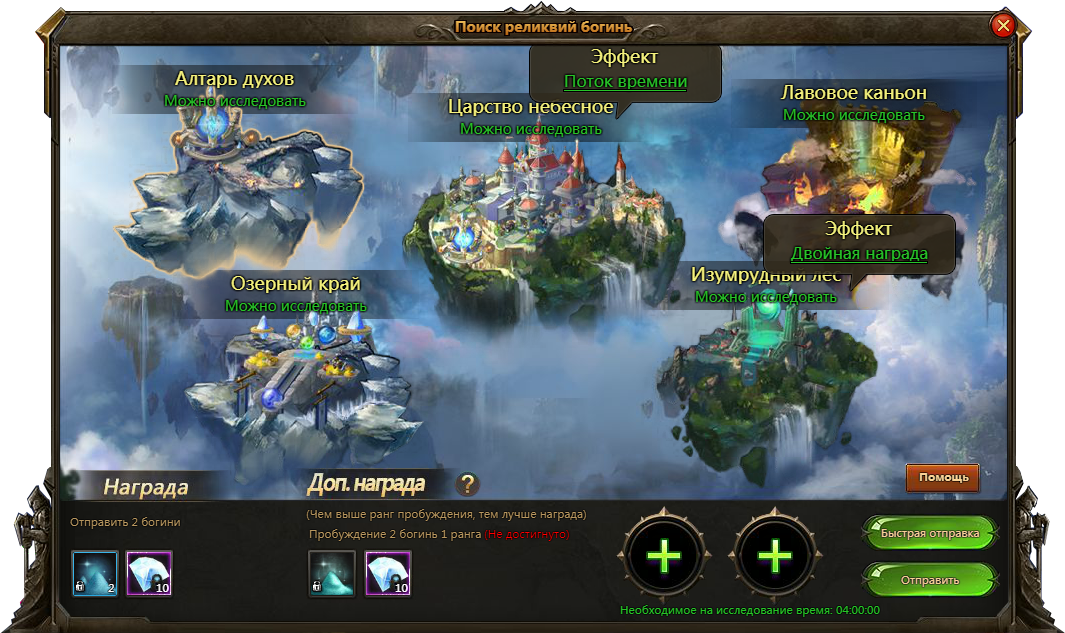Open the Поток времени effect link
The width and height of the screenshot is (1065, 633).
tap(625, 82)
